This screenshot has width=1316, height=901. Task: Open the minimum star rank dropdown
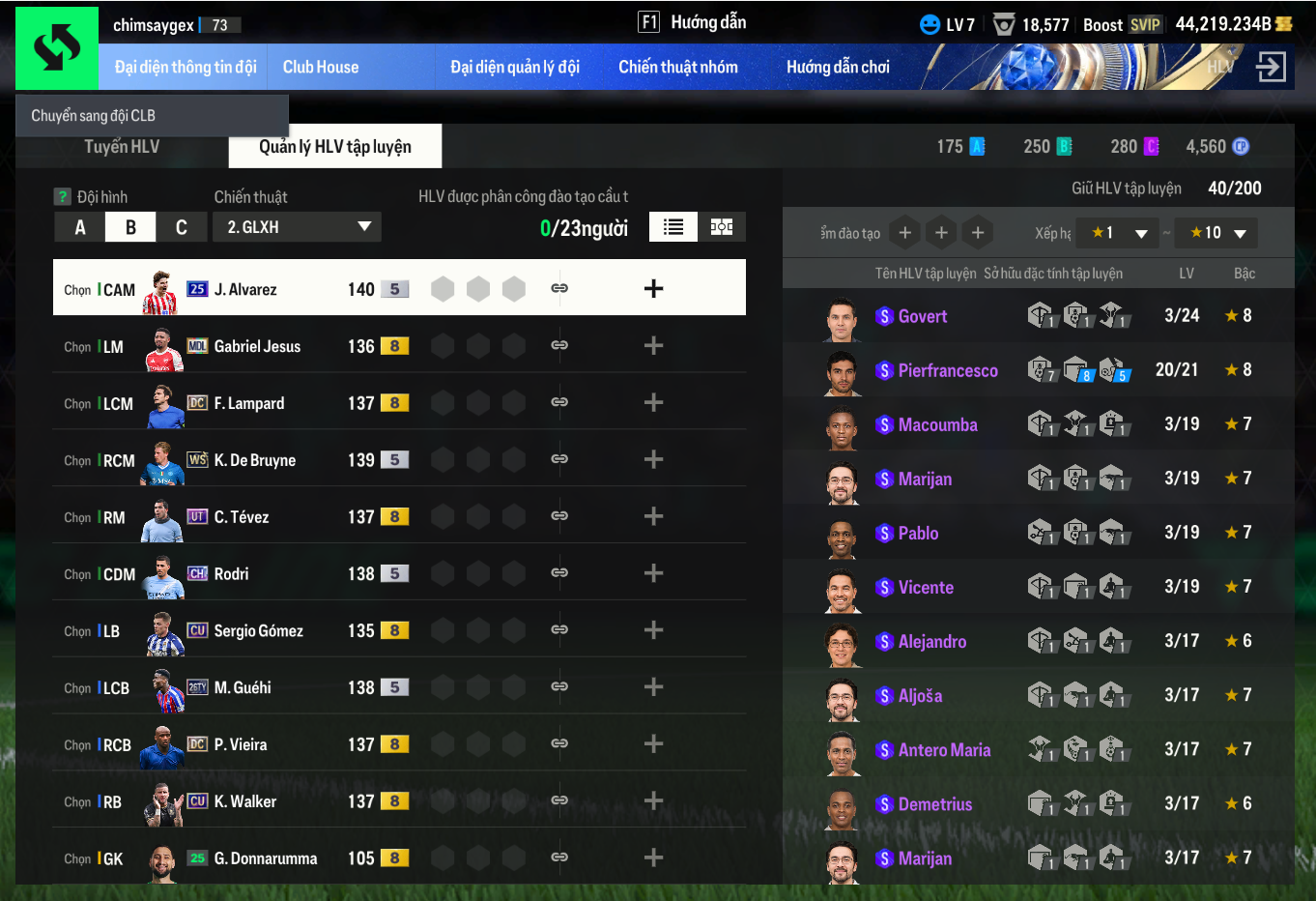coord(1118,233)
